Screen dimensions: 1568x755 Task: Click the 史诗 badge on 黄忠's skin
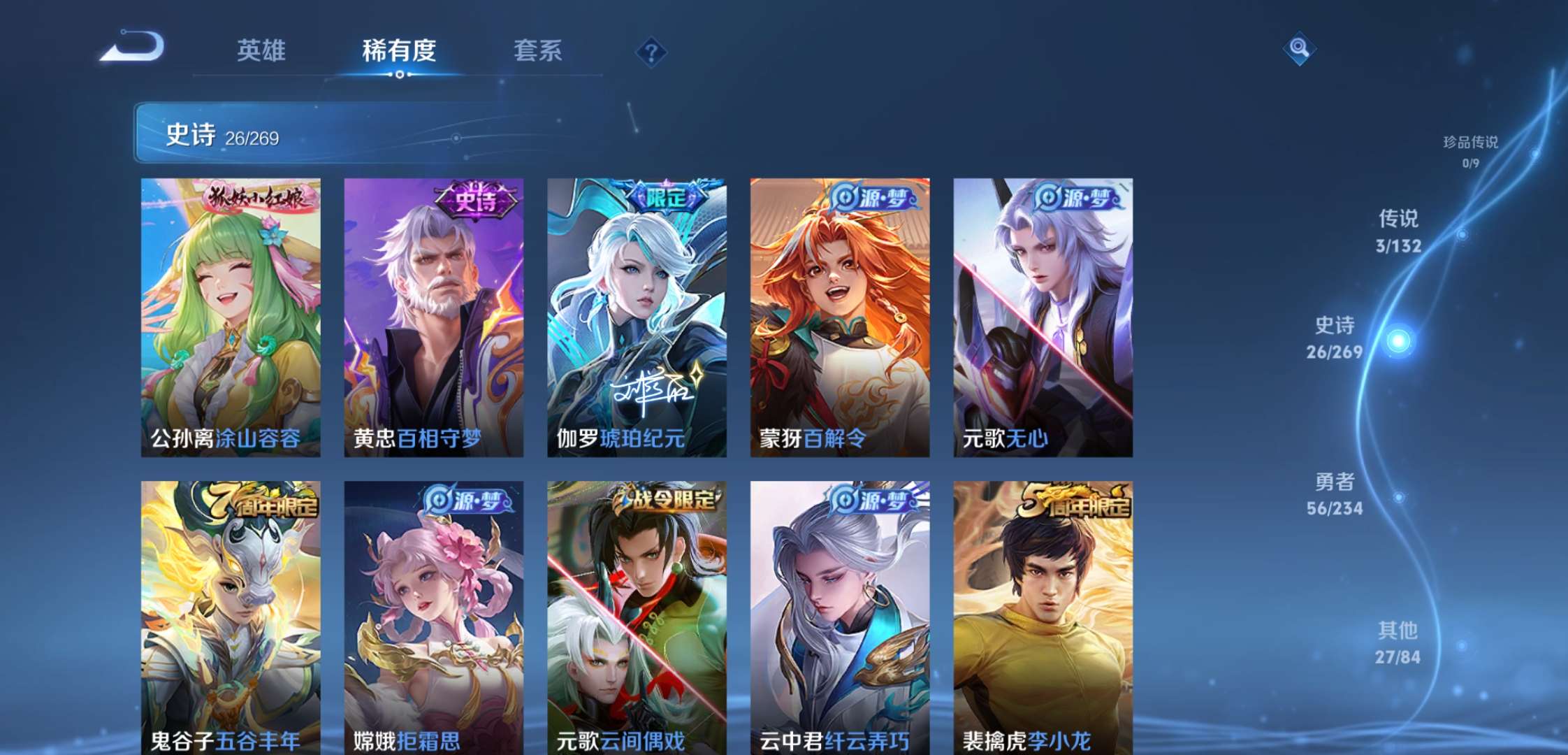pyautogui.click(x=475, y=198)
